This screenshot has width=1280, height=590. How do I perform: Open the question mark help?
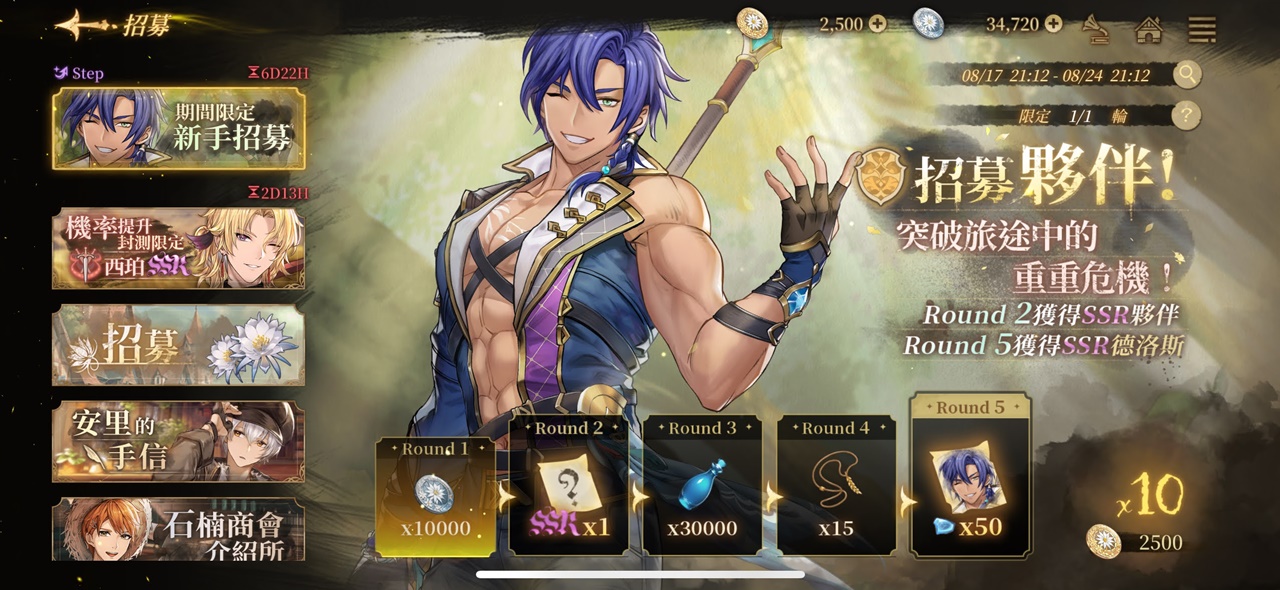pos(1186,116)
